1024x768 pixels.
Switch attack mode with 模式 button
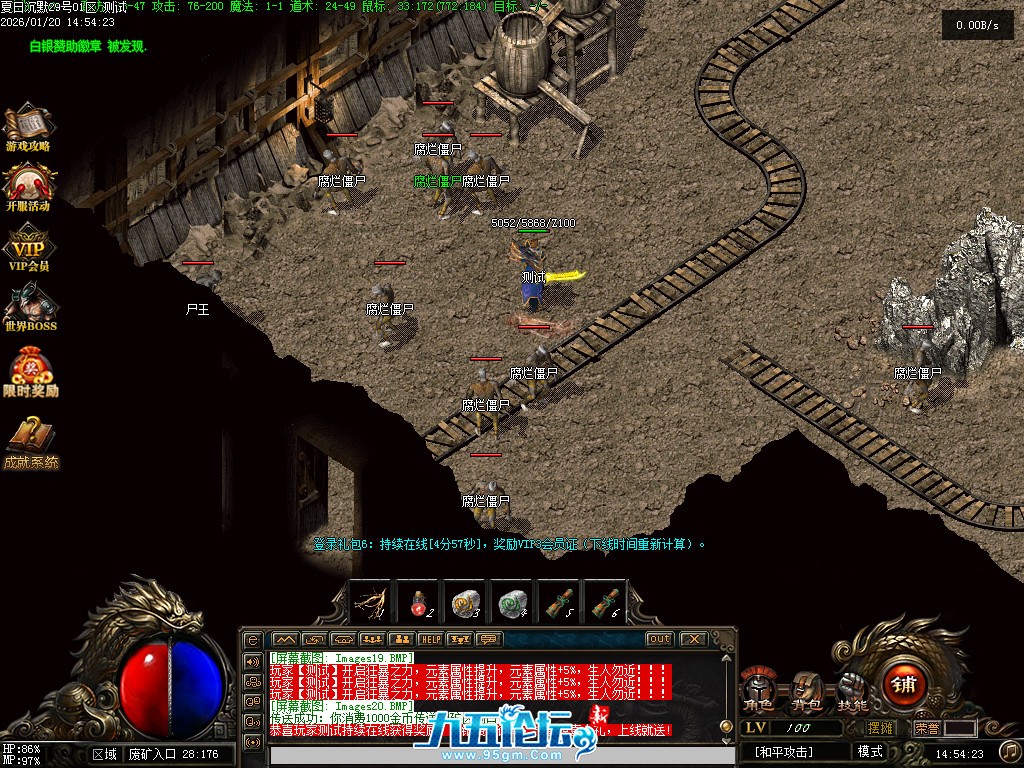[x=869, y=752]
